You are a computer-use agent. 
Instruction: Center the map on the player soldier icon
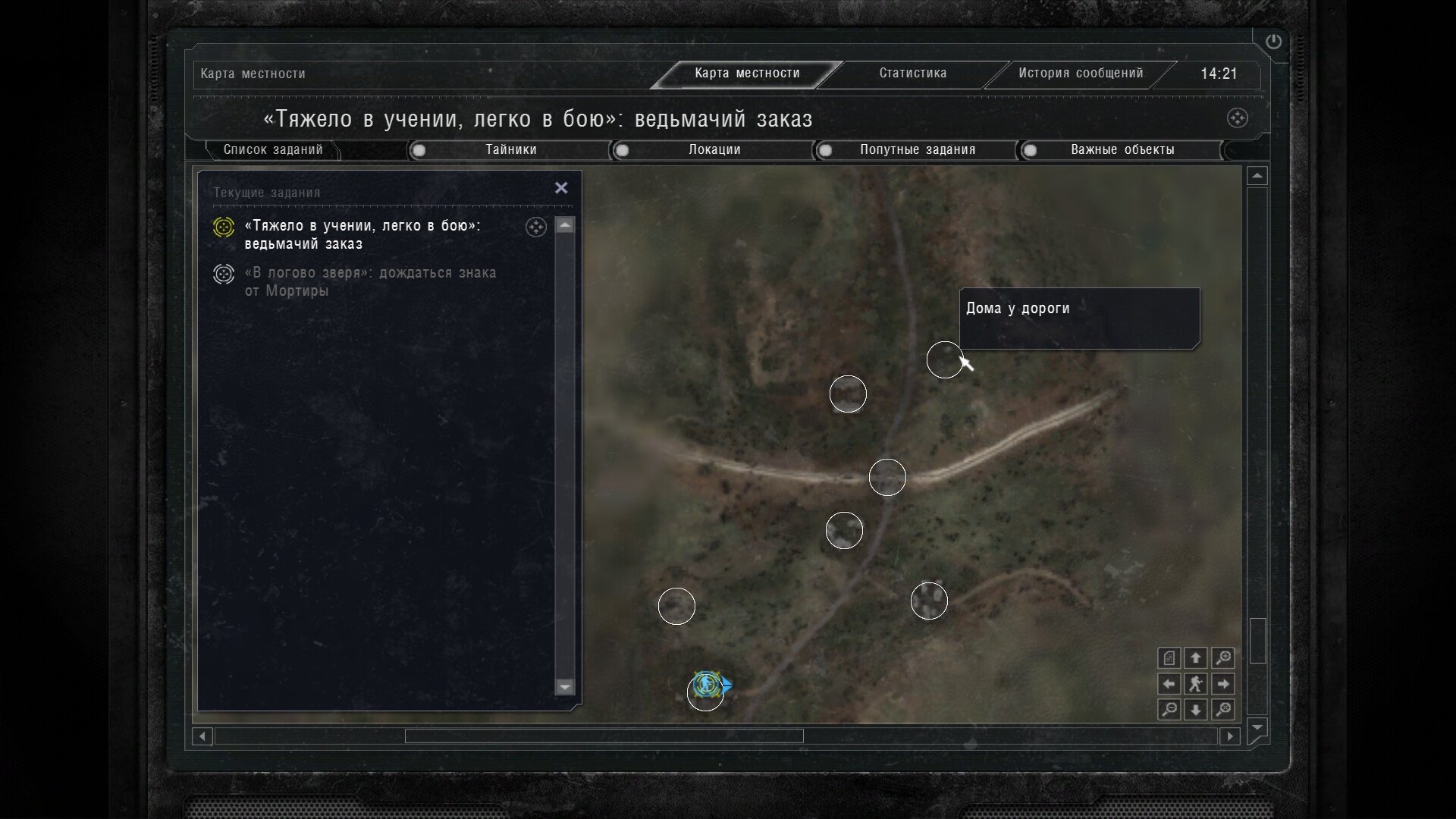pyautogui.click(x=1196, y=684)
